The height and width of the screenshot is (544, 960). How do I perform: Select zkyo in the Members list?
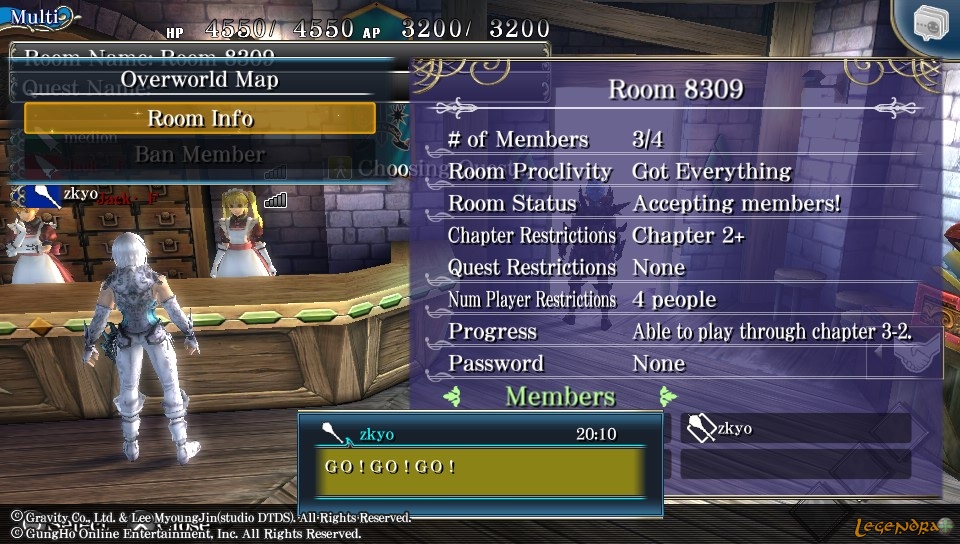coord(796,429)
